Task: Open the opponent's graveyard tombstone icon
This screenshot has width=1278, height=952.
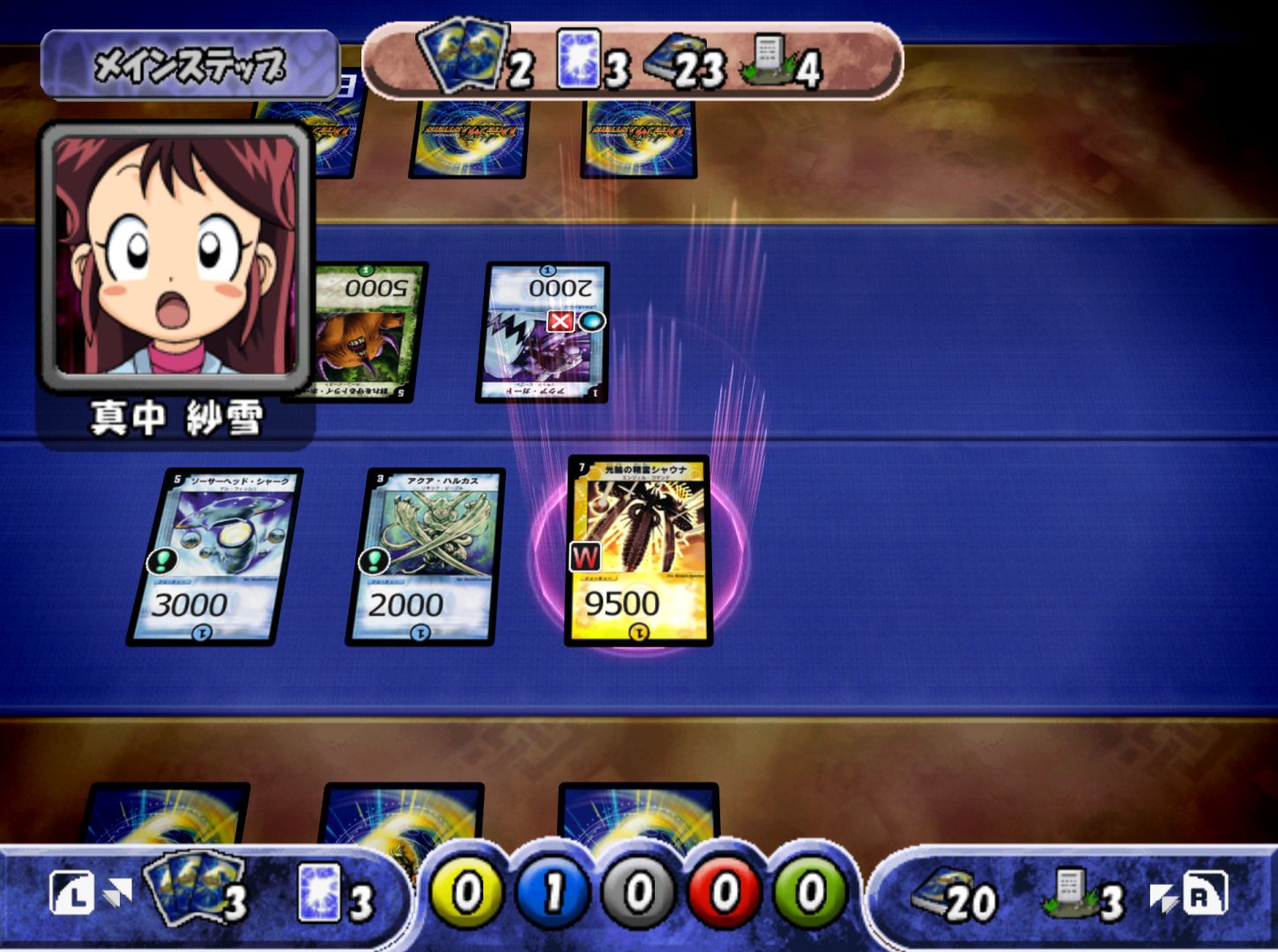Action: (769, 60)
